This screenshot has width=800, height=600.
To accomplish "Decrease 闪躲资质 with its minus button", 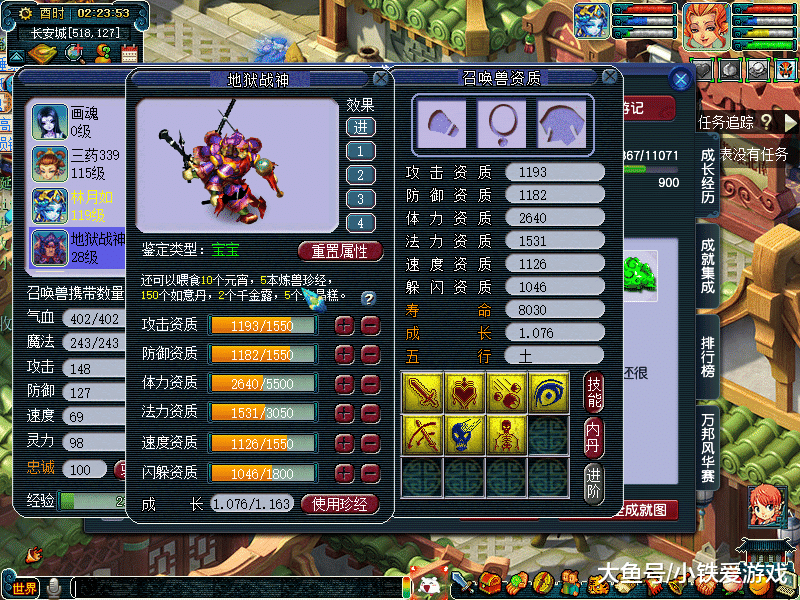I will point(370,472).
